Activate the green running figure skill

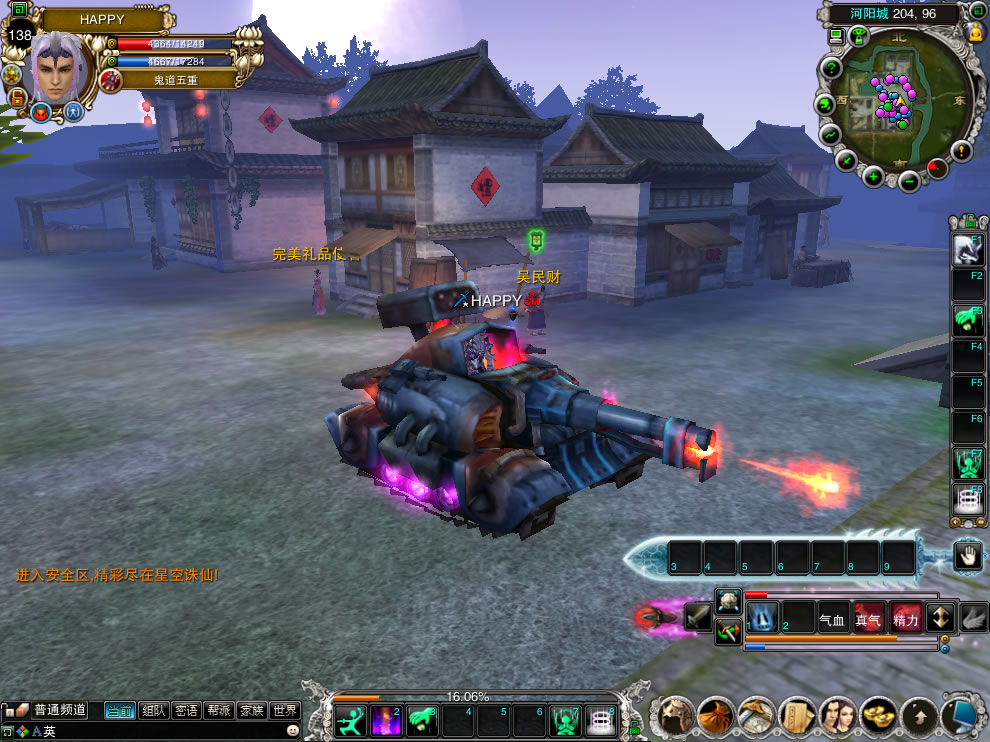pos(350,720)
